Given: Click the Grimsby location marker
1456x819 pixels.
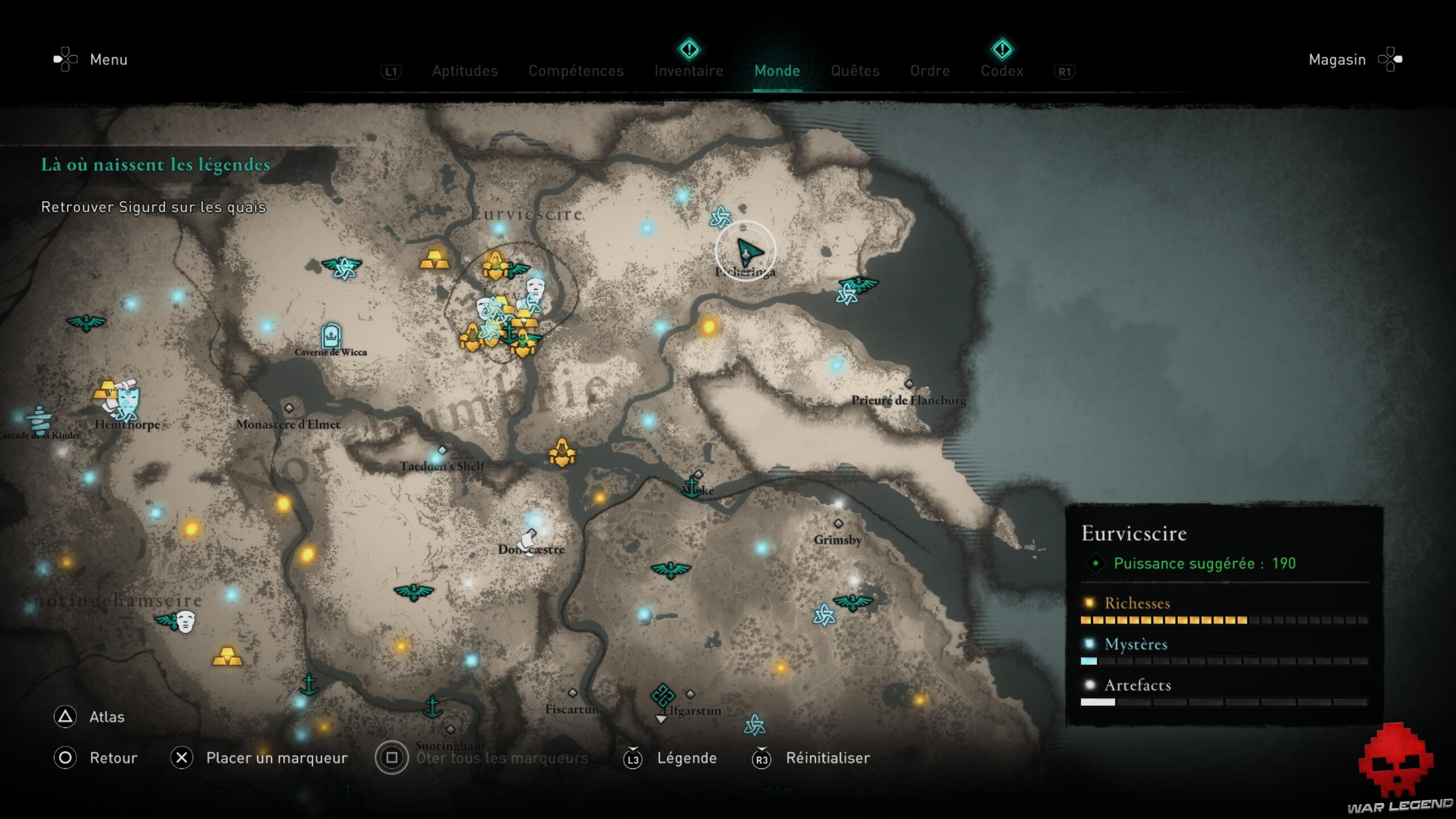Looking at the screenshot, I should [838, 524].
